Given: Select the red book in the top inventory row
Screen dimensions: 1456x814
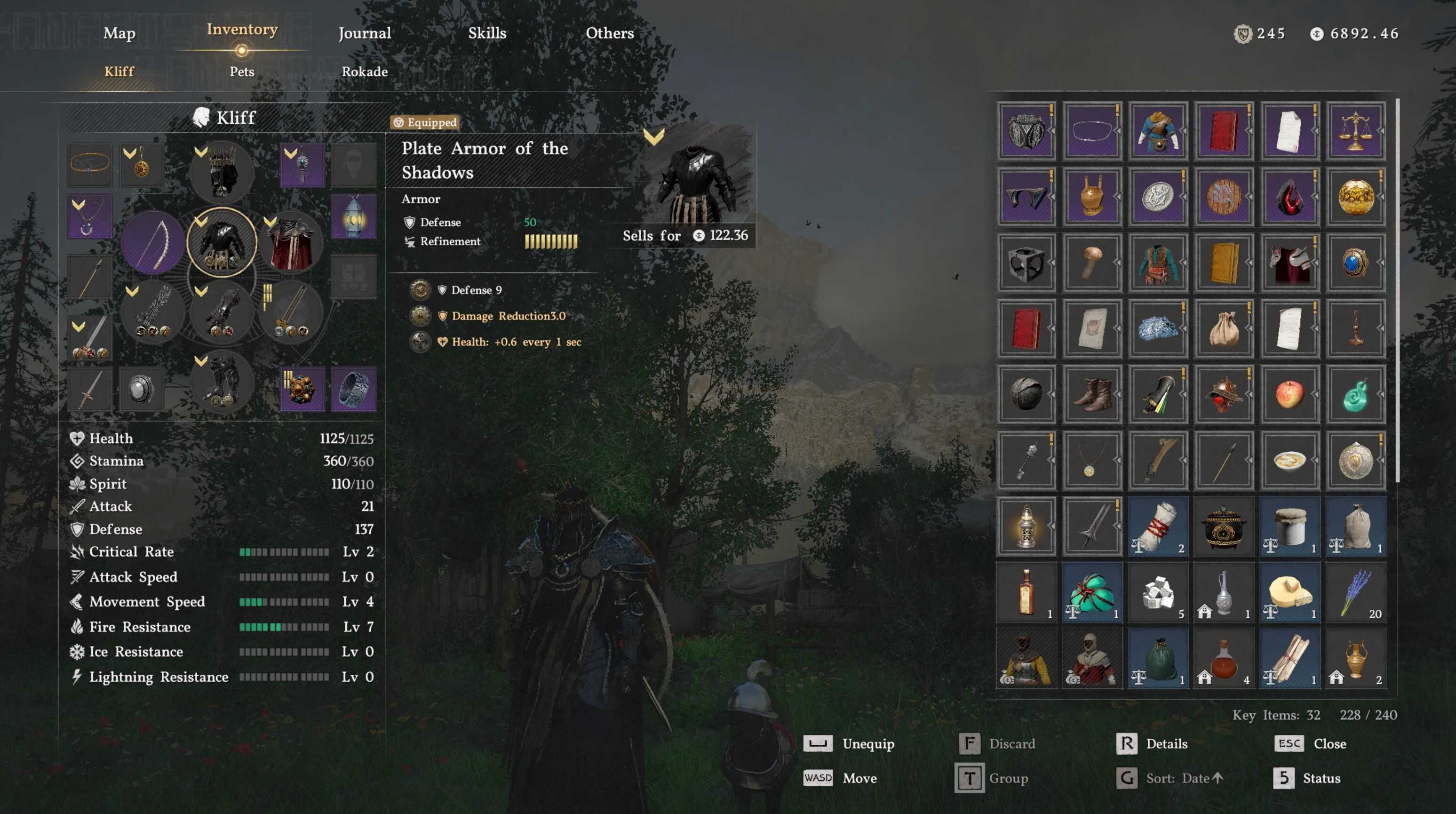Looking at the screenshot, I should [1224, 132].
